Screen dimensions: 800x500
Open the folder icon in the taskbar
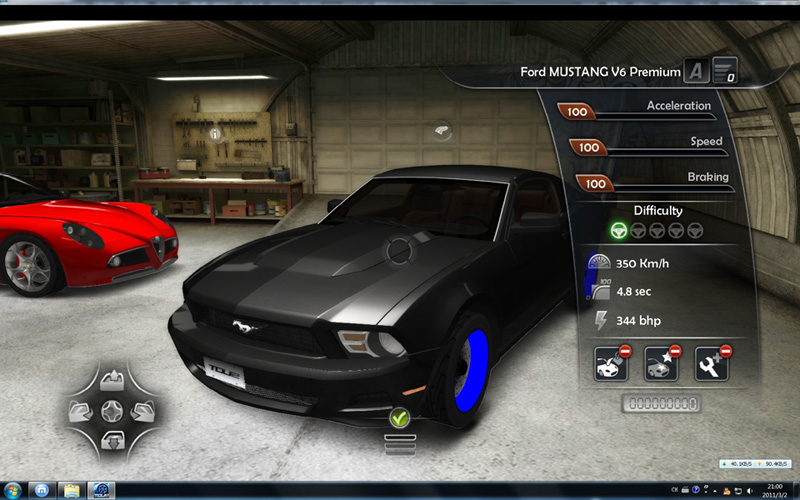[72, 490]
